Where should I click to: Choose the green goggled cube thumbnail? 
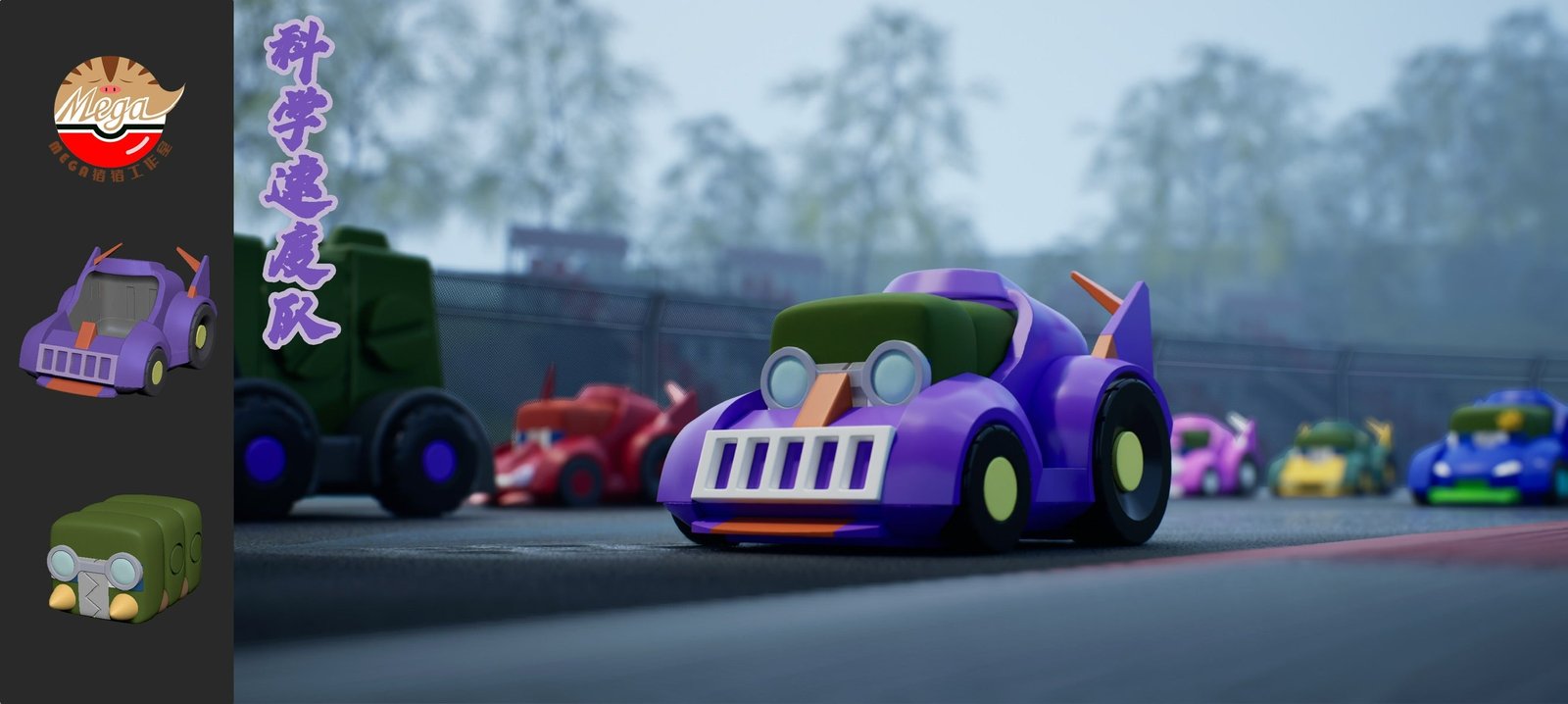[124, 558]
